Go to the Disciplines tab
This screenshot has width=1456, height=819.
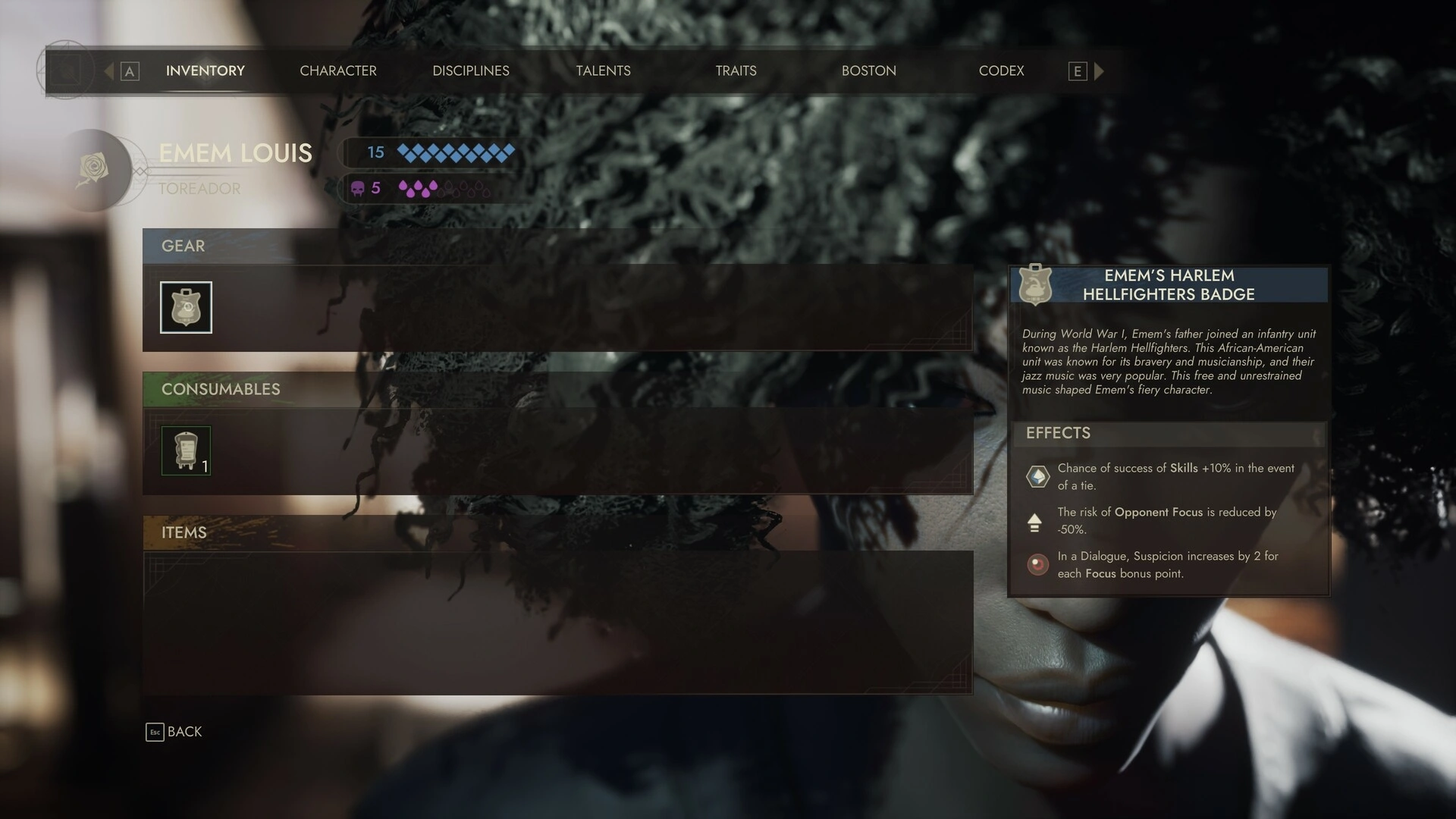[470, 71]
